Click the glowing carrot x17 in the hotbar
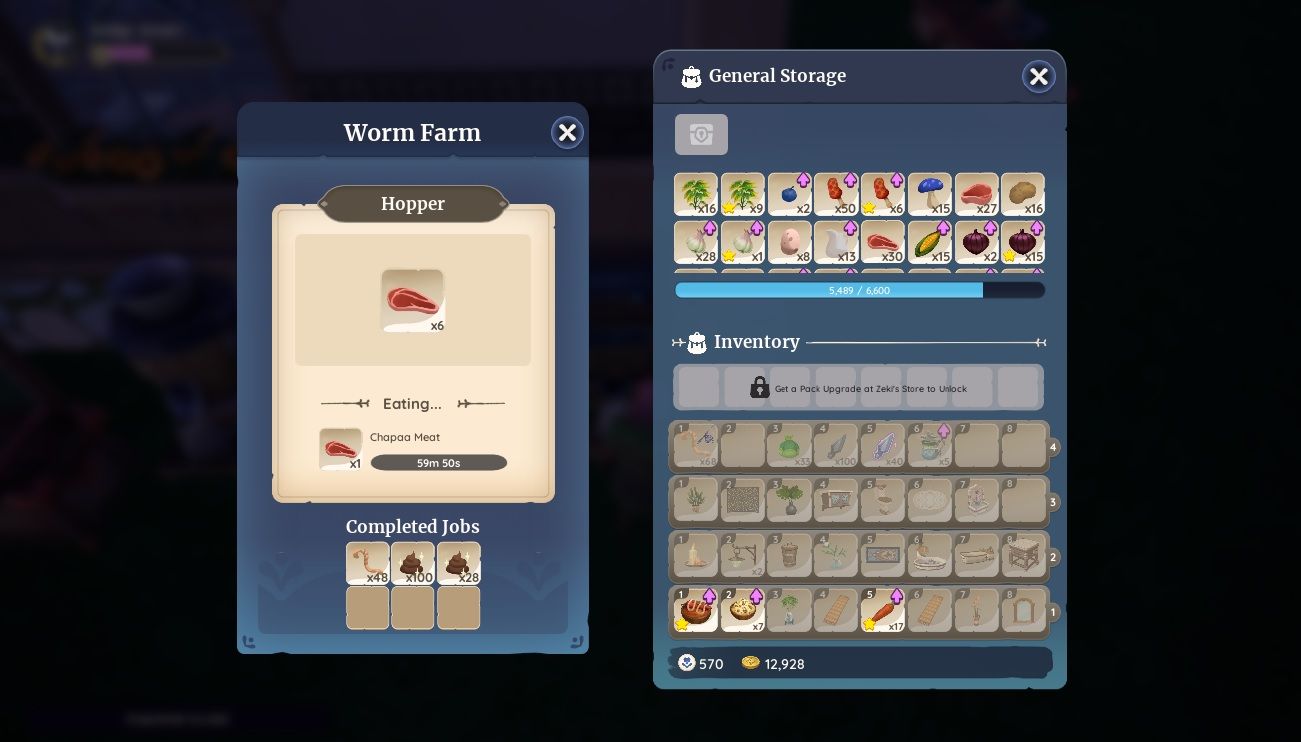Screen dimensions: 1301x742 pos(883,610)
